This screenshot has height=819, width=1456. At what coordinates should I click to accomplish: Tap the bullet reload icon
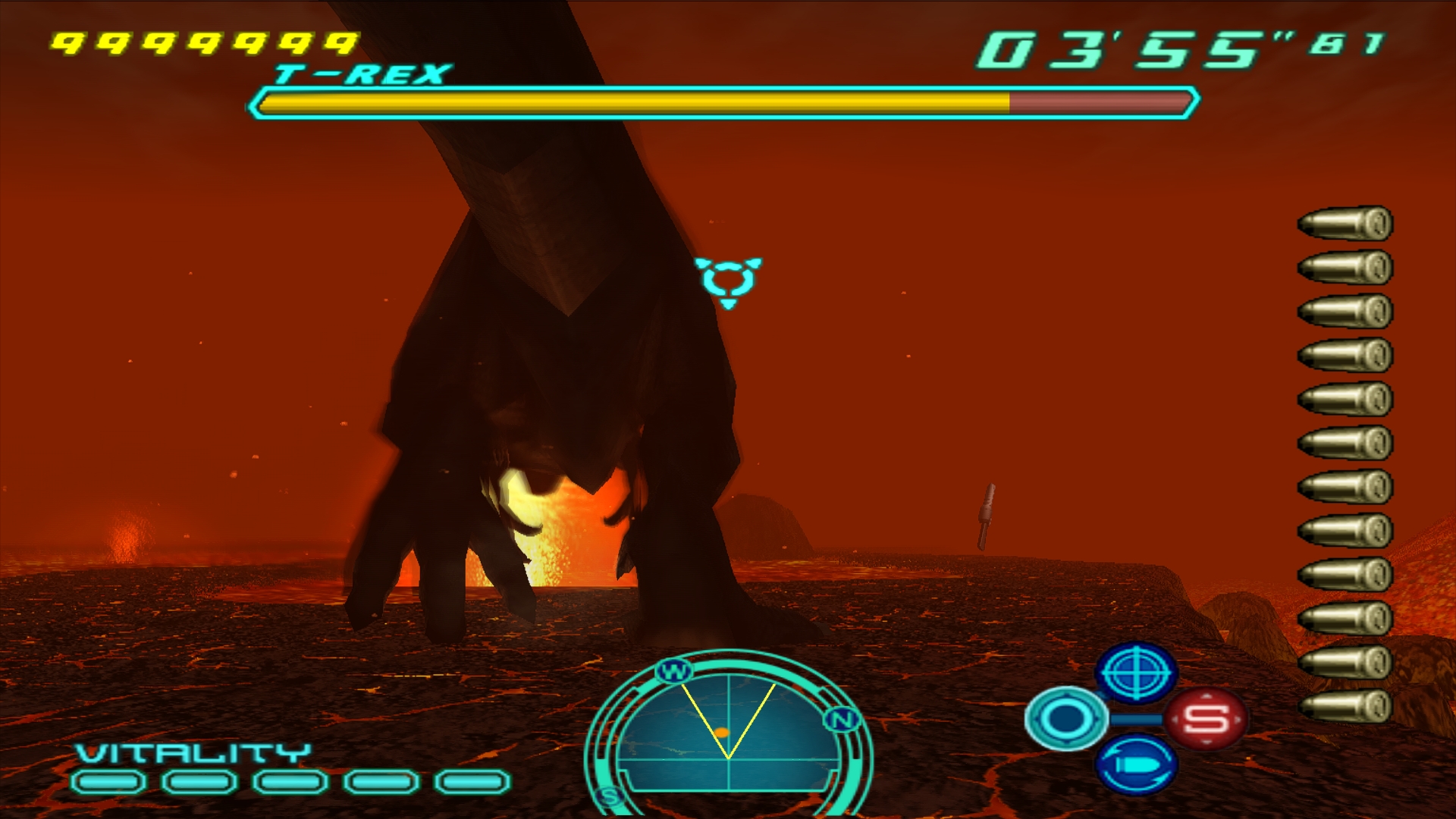pyautogui.click(x=1135, y=764)
